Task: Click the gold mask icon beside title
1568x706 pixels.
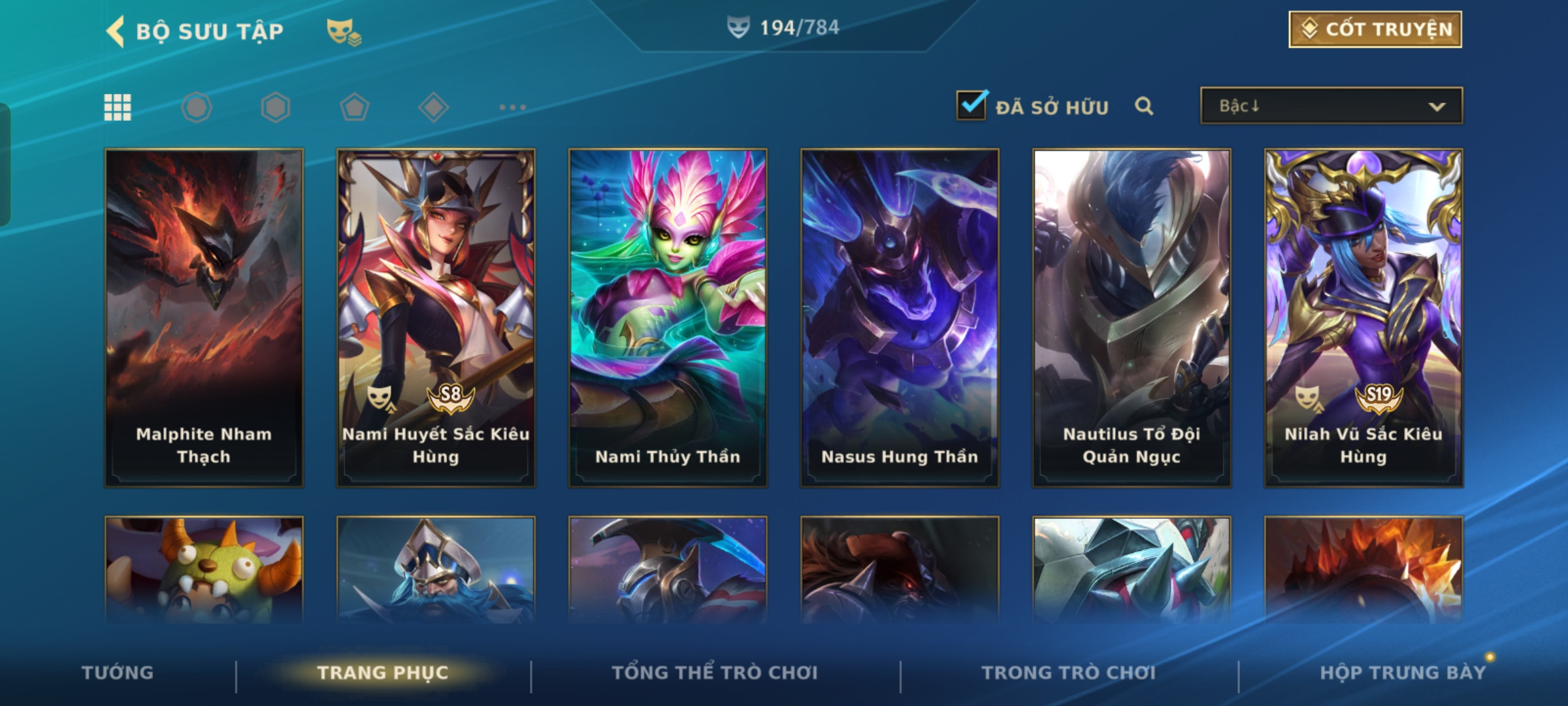Action: [x=344, y=31]
